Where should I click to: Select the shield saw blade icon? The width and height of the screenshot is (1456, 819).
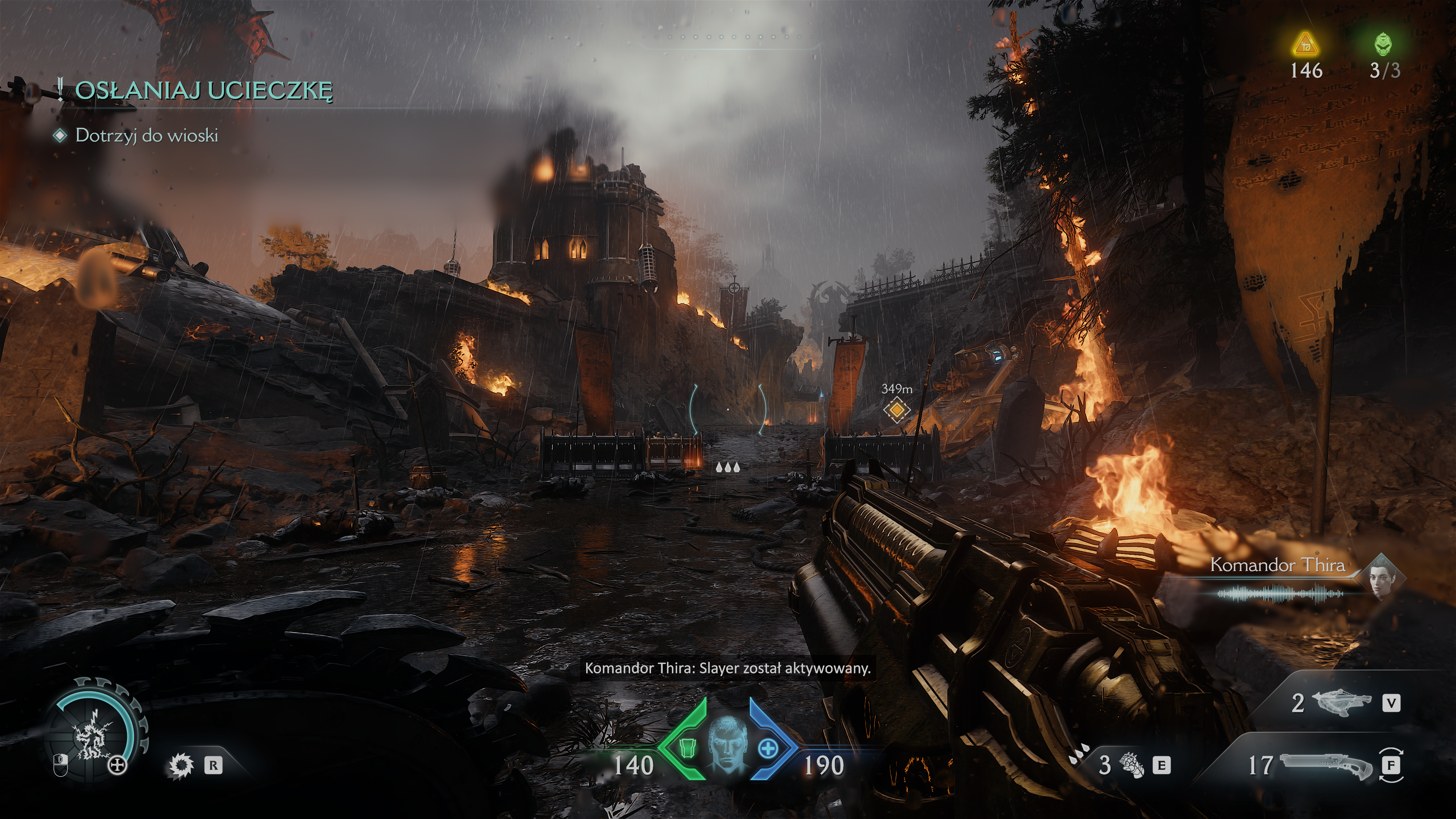[181, 766]
